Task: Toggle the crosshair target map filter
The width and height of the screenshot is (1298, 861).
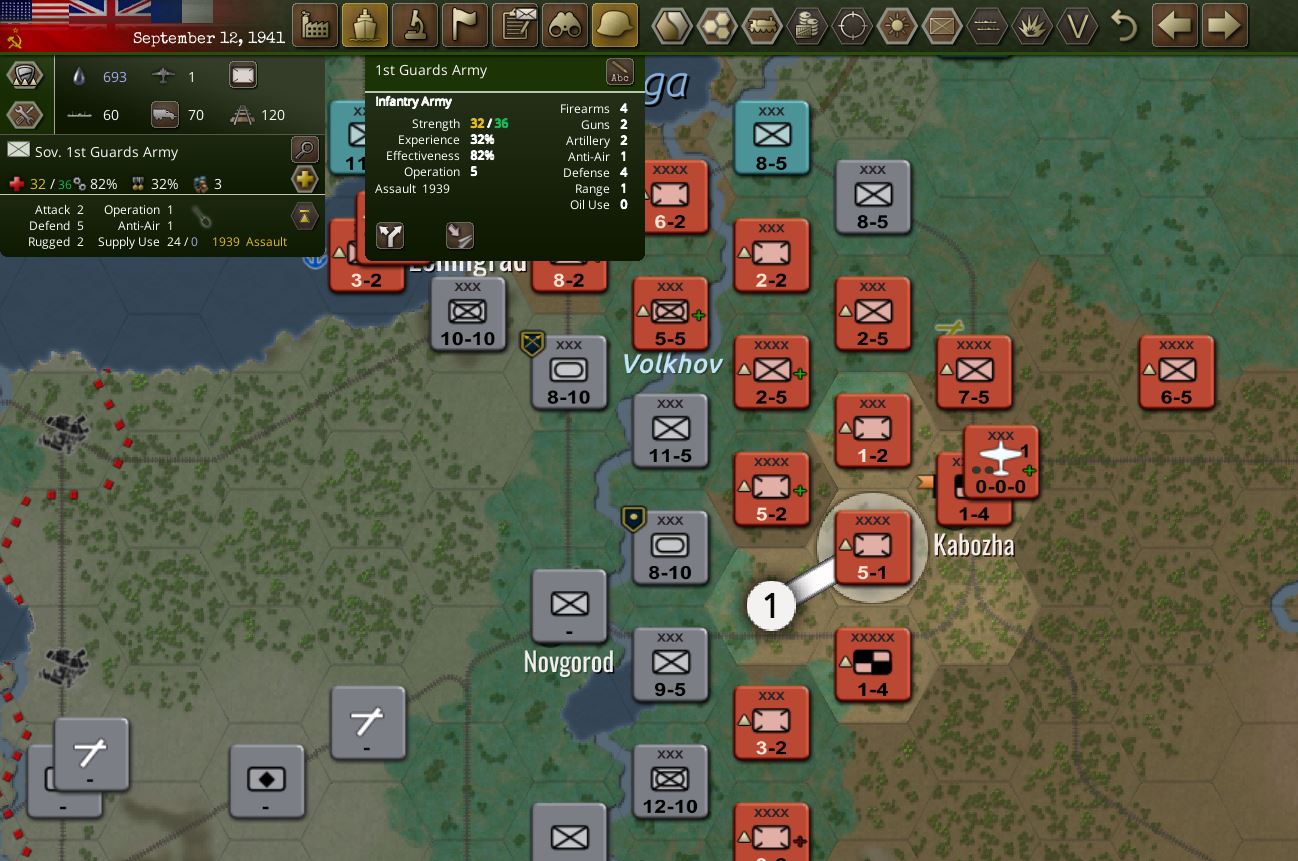Action: coord(852,26)
